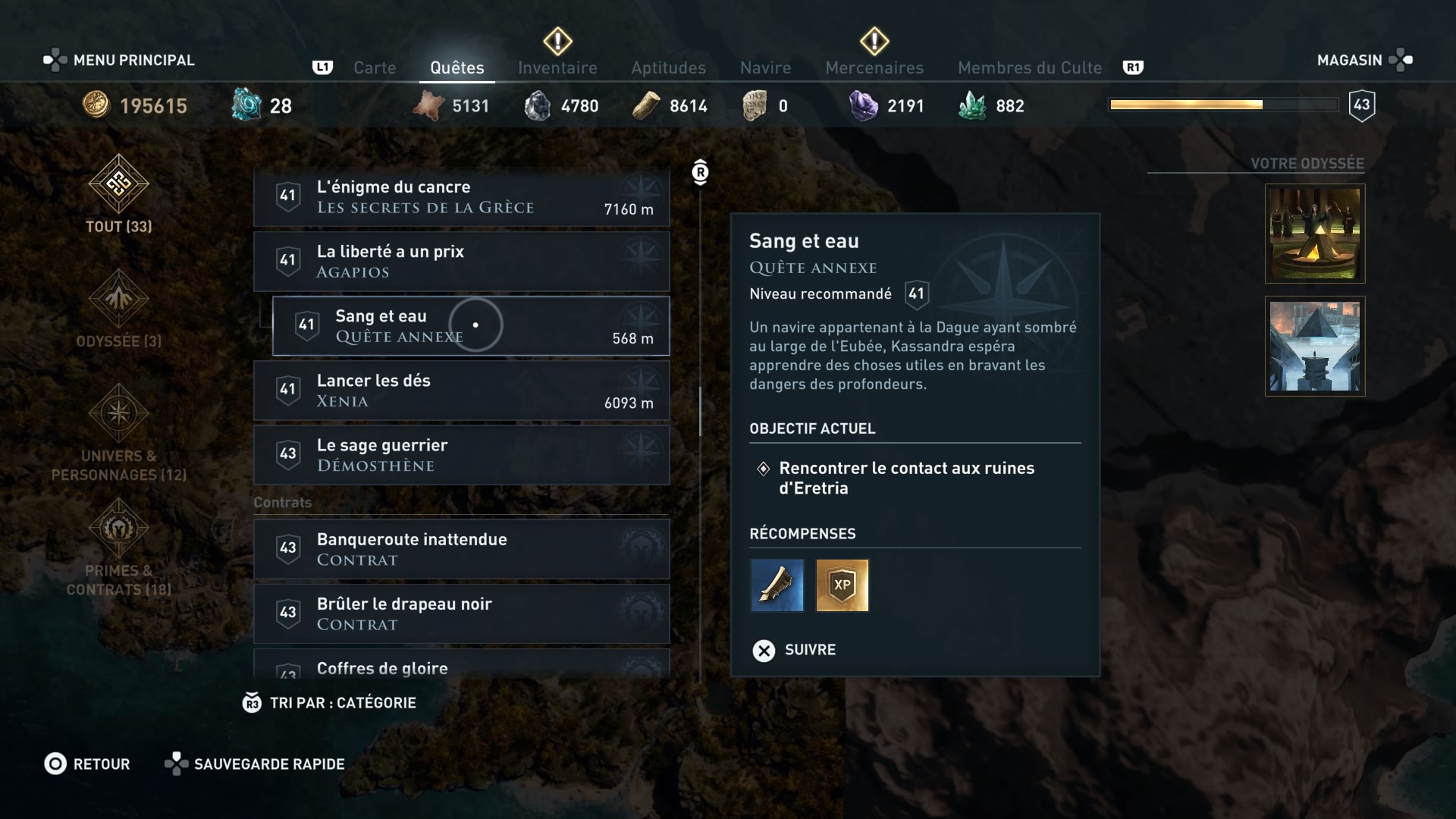Open the pyramid odyssey thumbnail
The image size is (1456, 819).
pos(1315,346)
